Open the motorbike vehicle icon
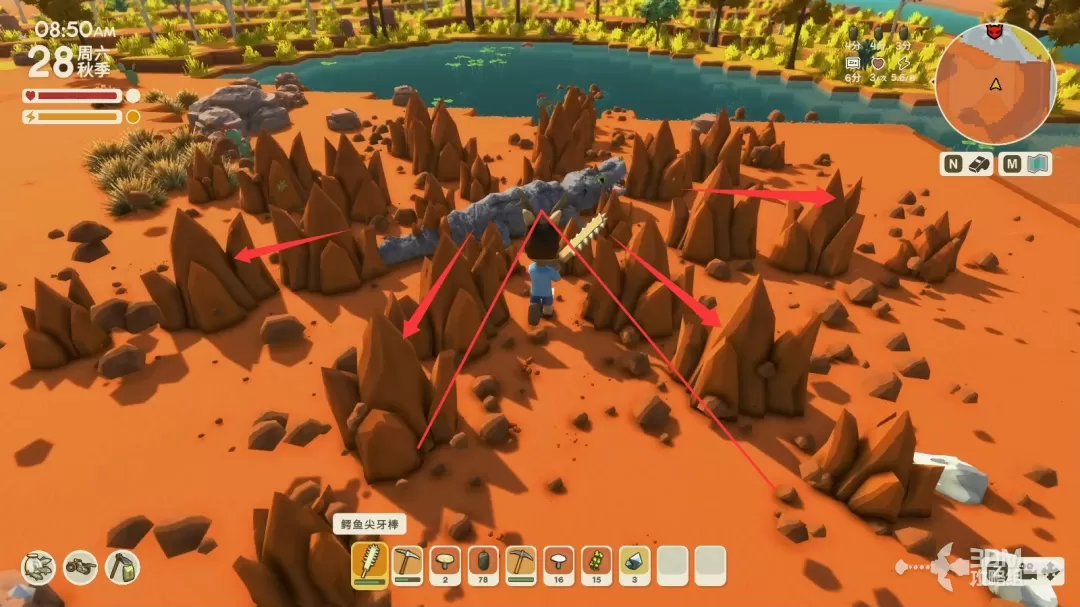The width and height of the screenshot is (1080, 607). coord(80,567)
